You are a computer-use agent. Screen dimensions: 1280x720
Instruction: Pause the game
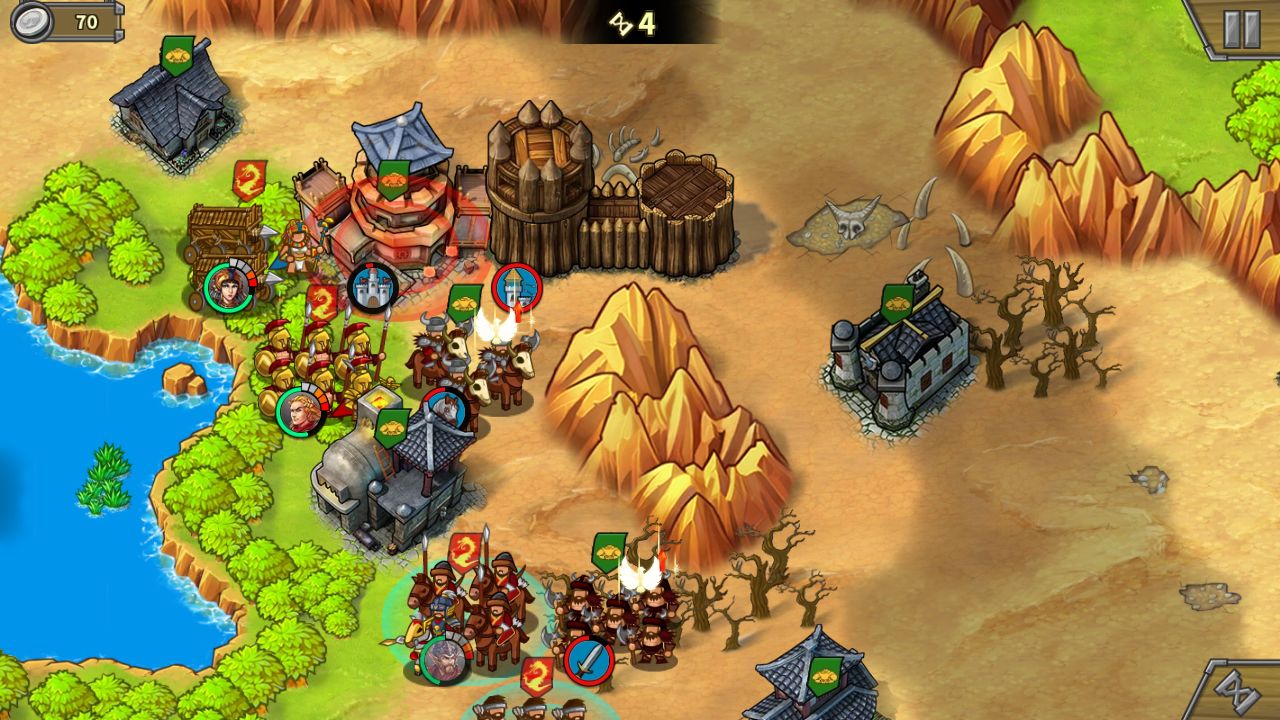click(x=1241, y=29)
